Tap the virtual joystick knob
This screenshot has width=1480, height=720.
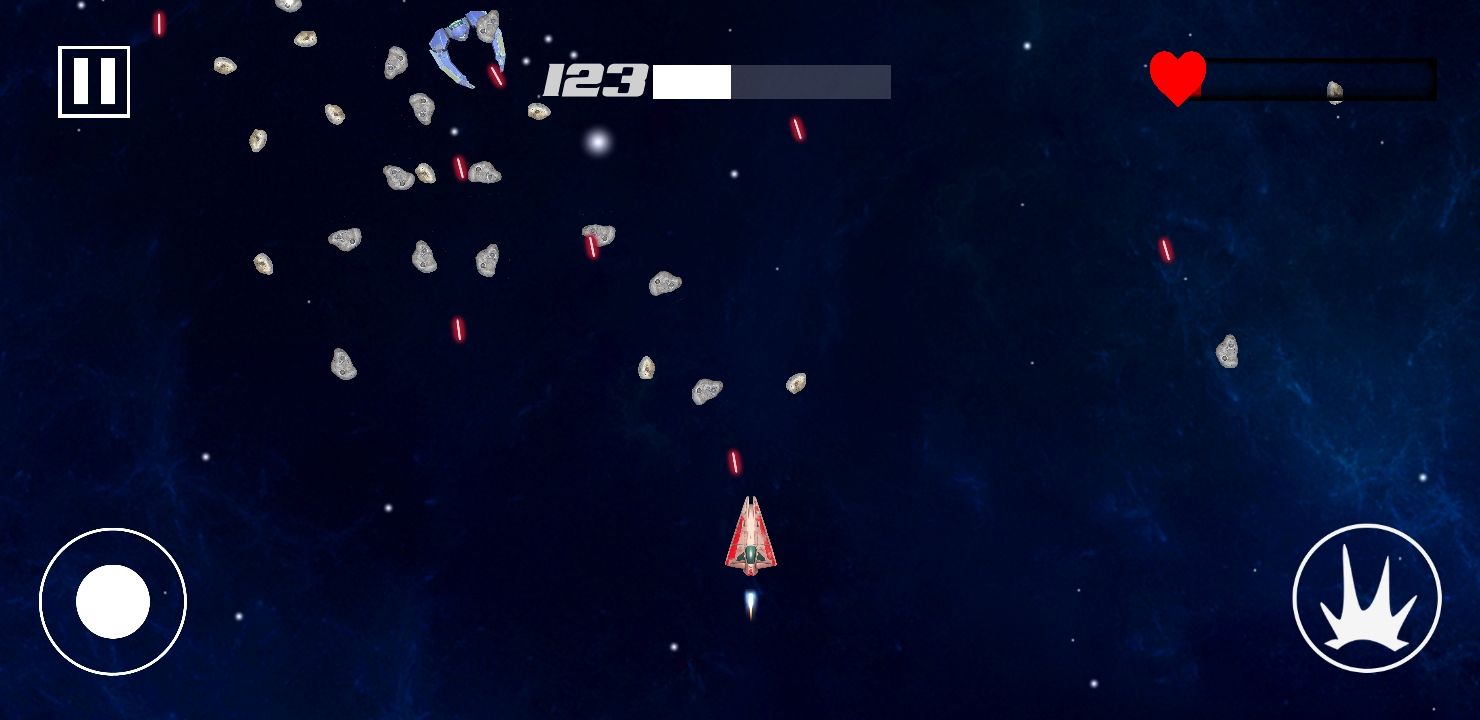coord(113,601)
